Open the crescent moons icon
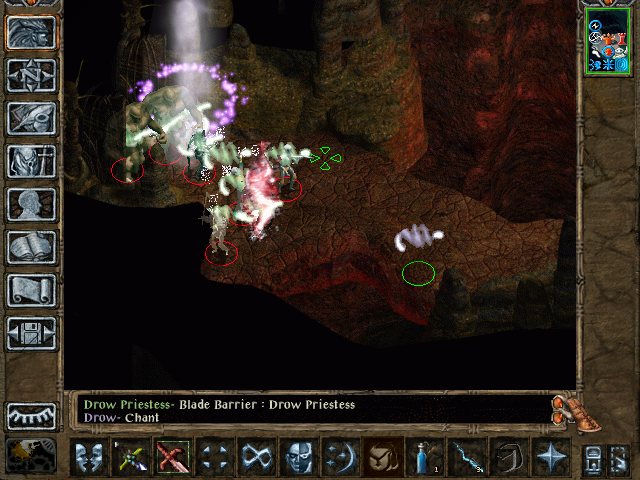Screen dimensions: 640x480 (340, 457)
